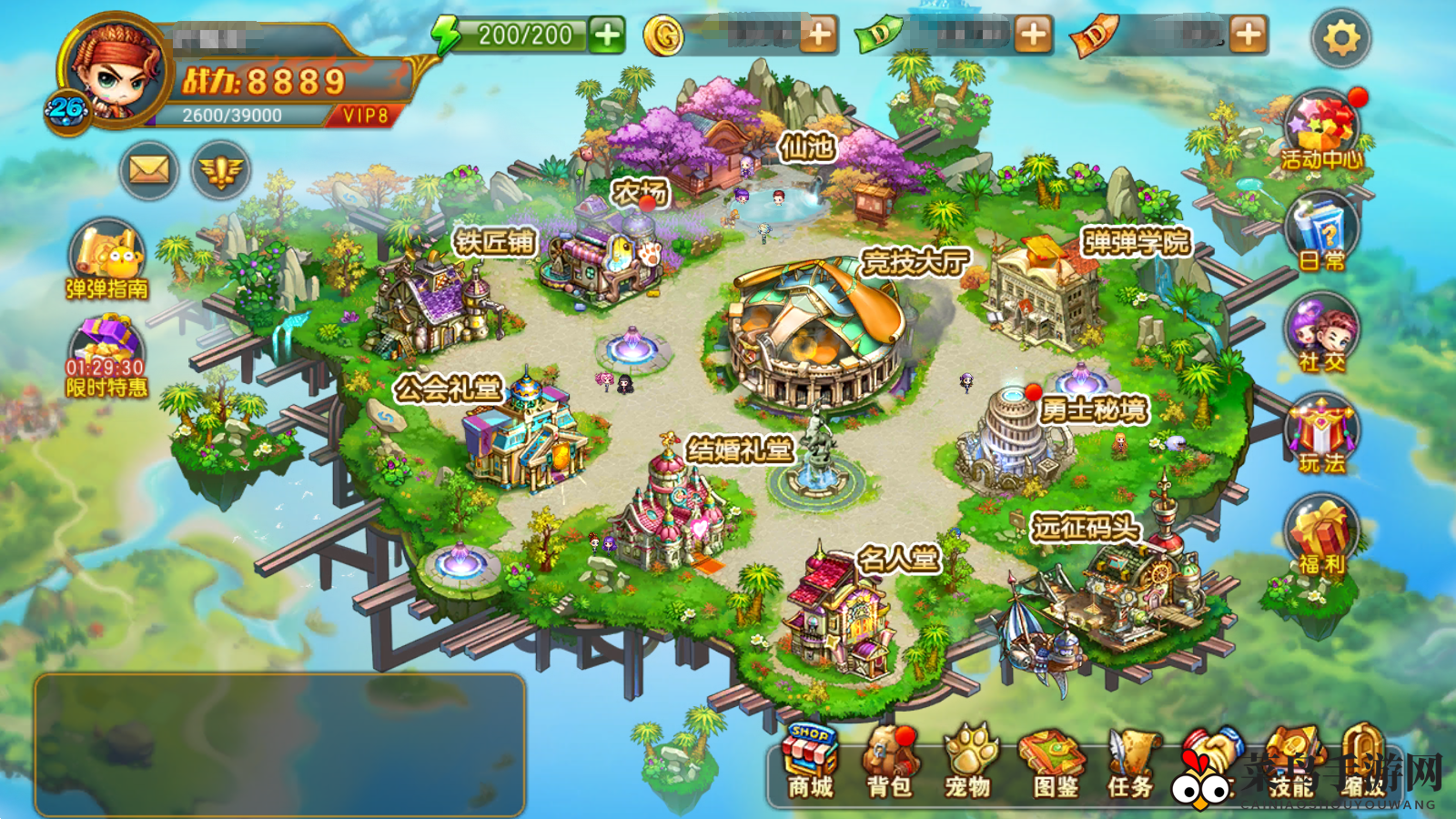Open the 社交 social menu

1322,335
